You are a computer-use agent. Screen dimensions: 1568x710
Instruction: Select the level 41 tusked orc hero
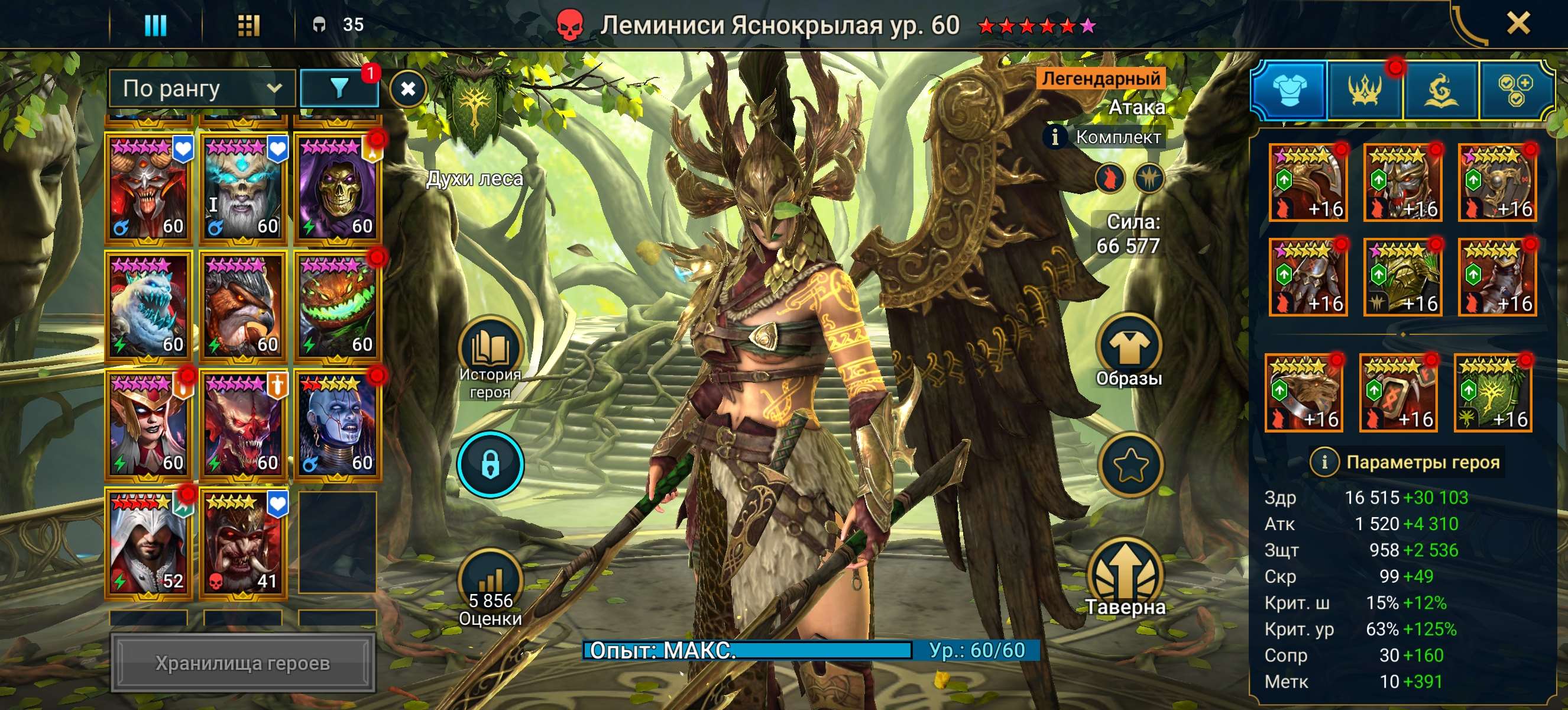click(243, 542)
